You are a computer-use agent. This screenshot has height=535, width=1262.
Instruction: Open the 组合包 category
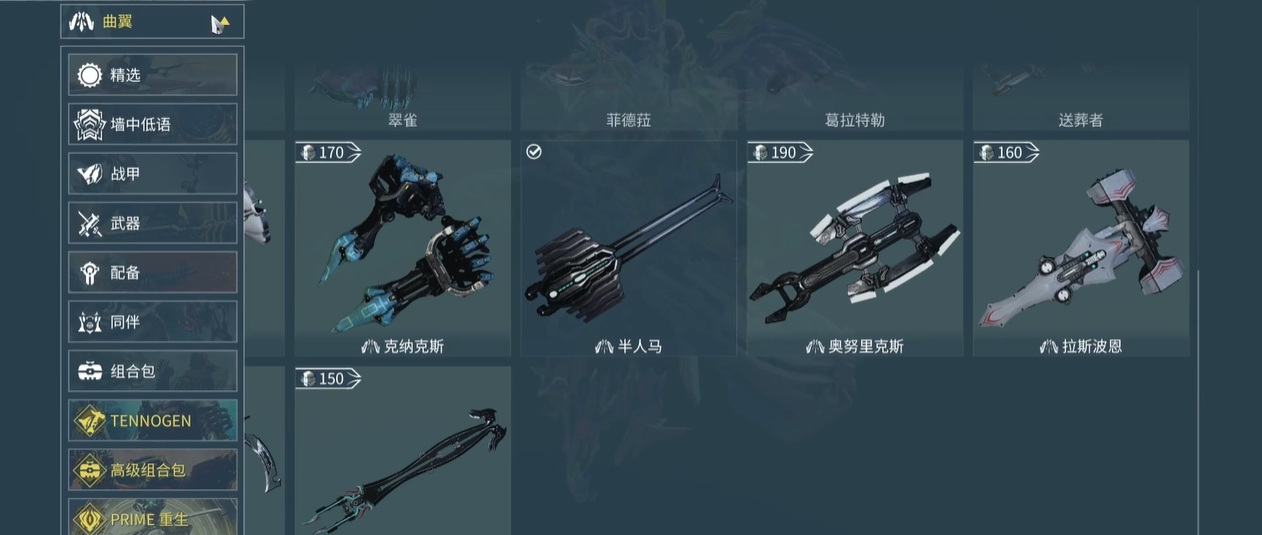click(152, 371)
